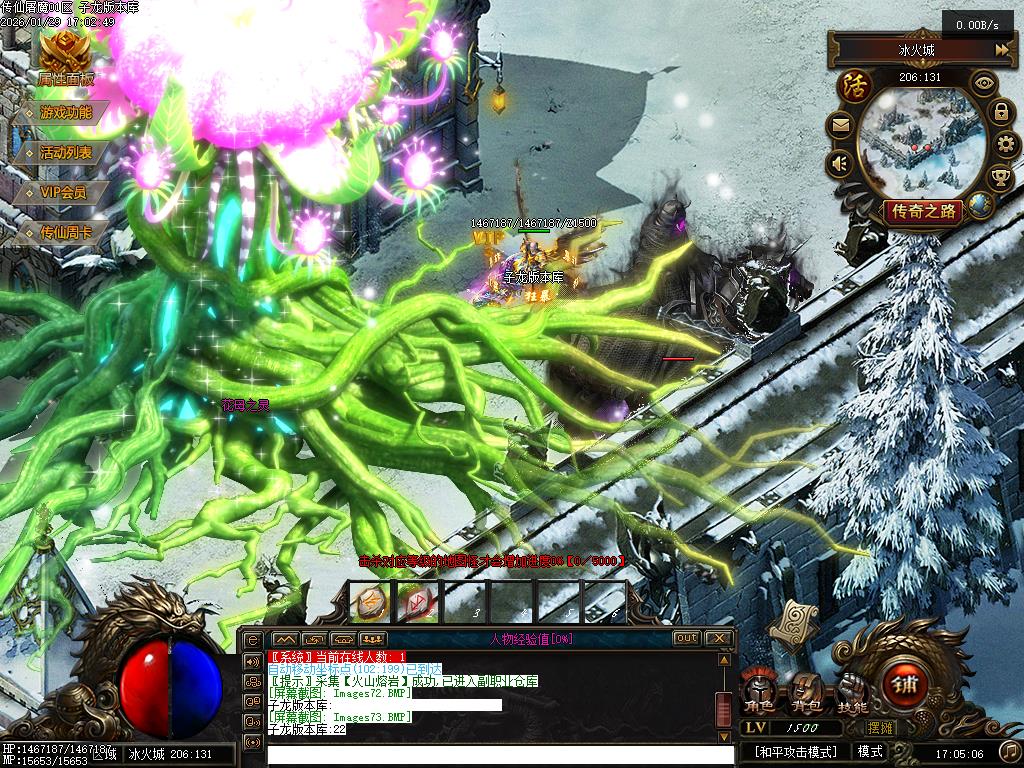Show the 活动列表 activity list

click(66, 153)
